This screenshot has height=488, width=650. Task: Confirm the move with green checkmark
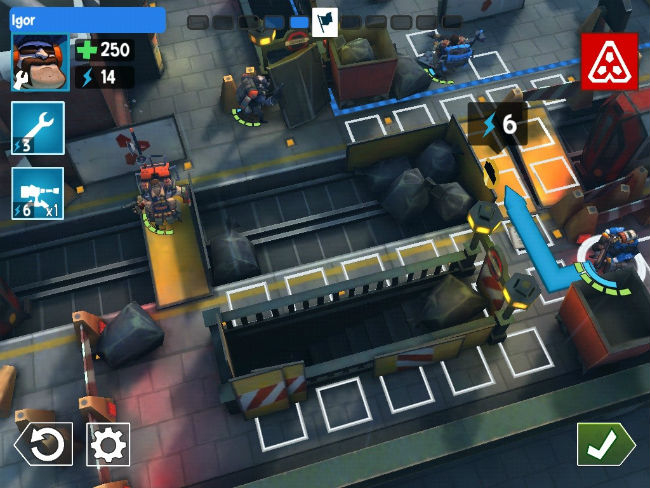point(604,444)
